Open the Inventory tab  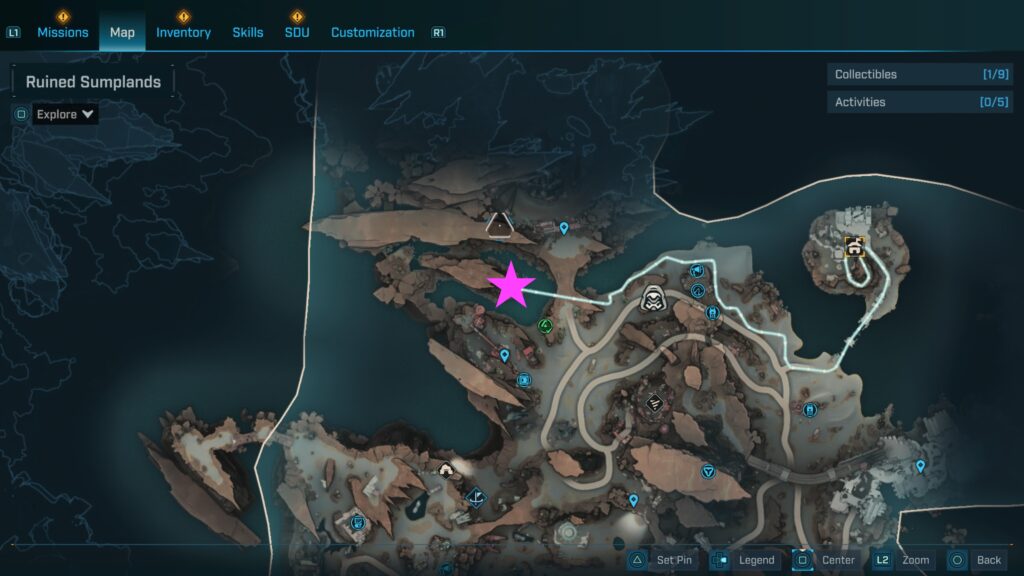tap(183, 32)
